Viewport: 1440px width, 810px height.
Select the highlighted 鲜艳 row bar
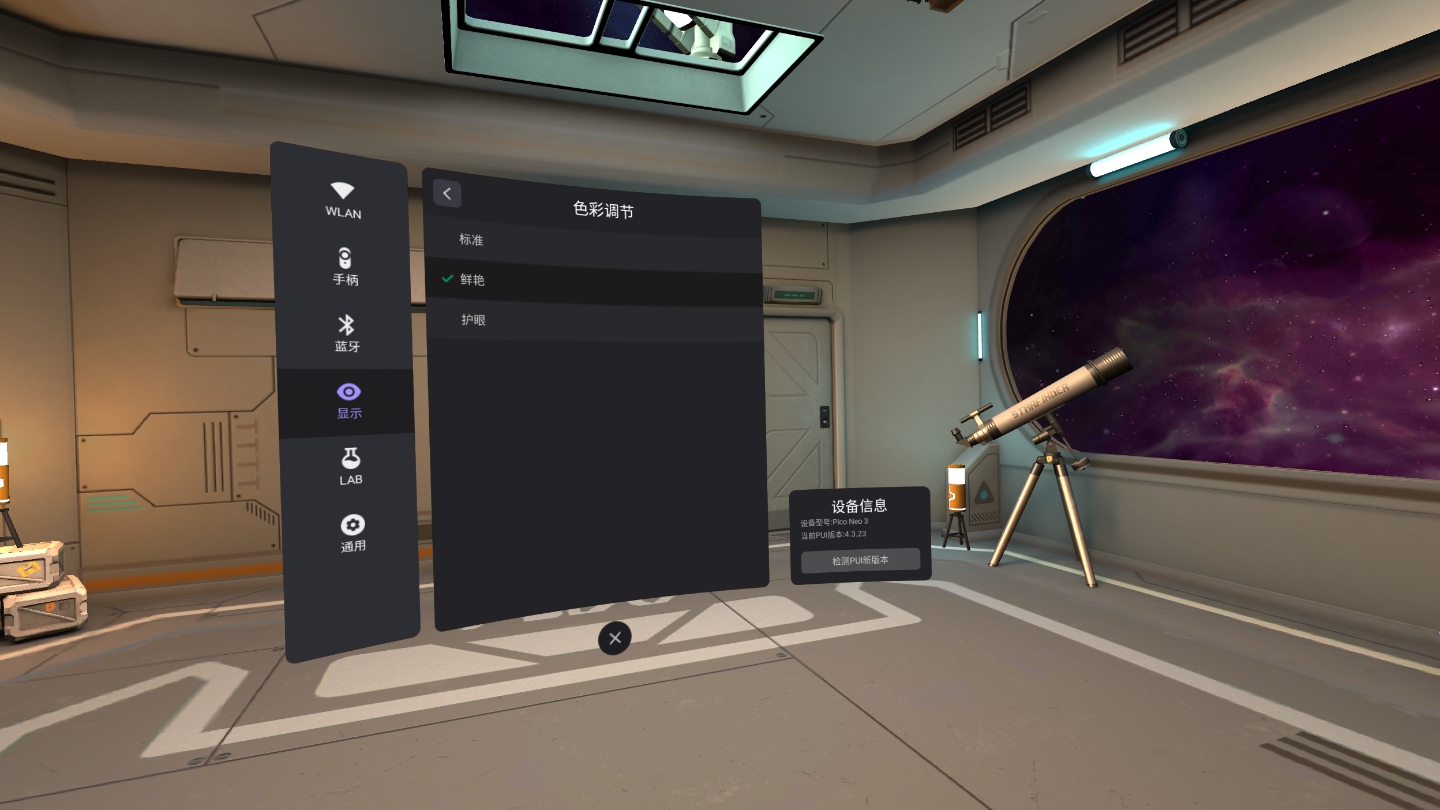point(595,280)
